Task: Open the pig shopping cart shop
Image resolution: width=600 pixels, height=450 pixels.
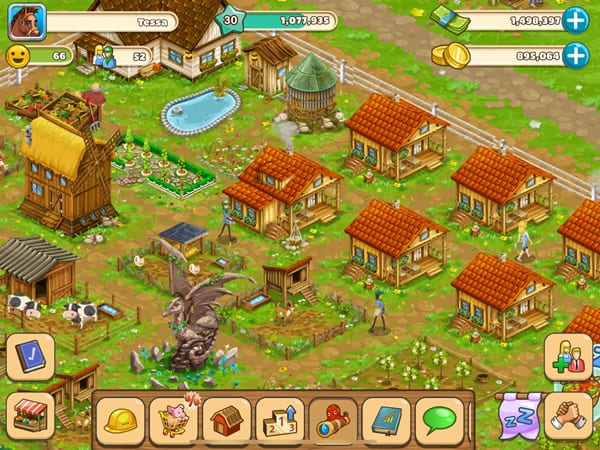Action: [x=174, y=418]
